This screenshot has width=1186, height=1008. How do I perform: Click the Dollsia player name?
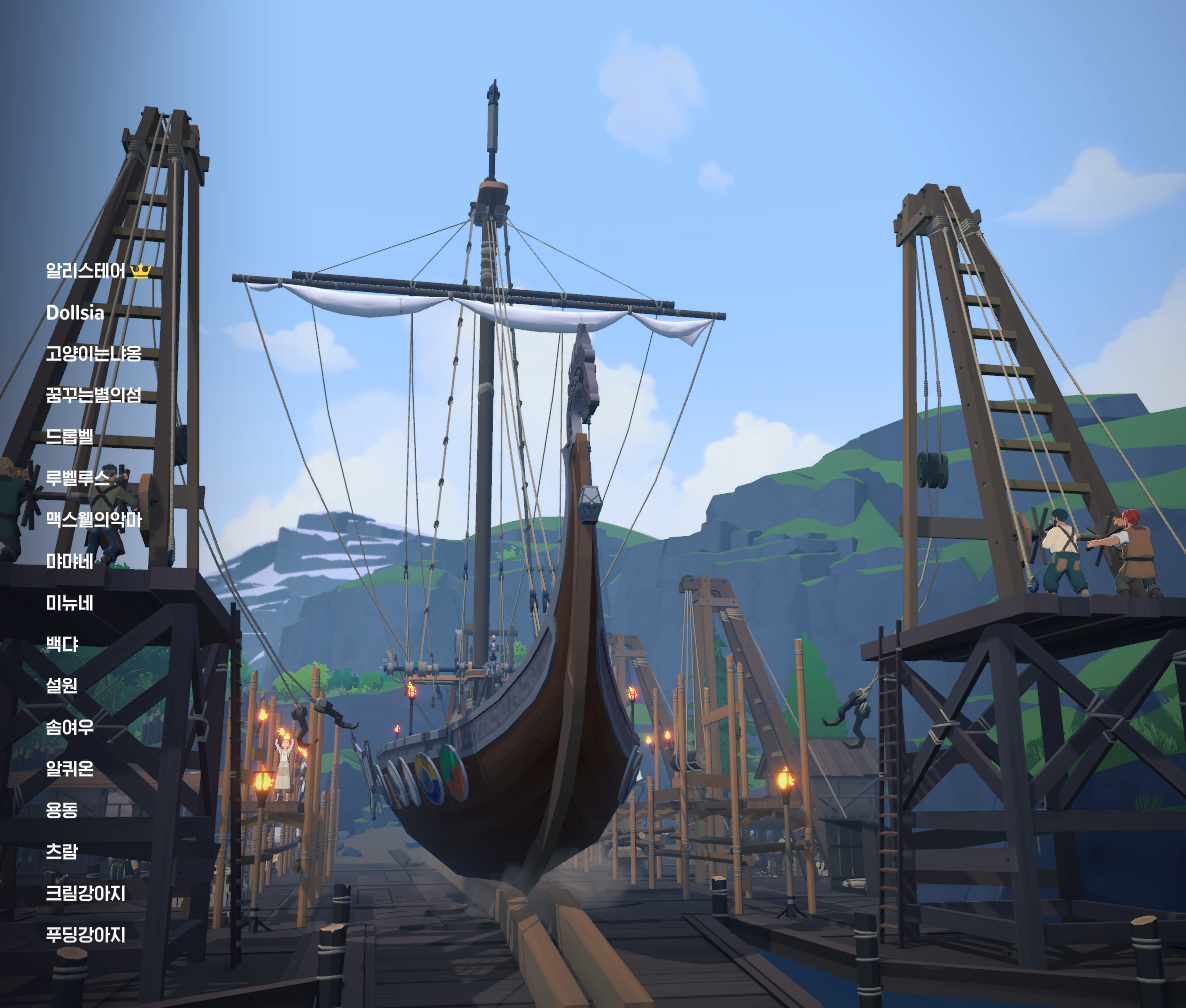coord(75,313)
